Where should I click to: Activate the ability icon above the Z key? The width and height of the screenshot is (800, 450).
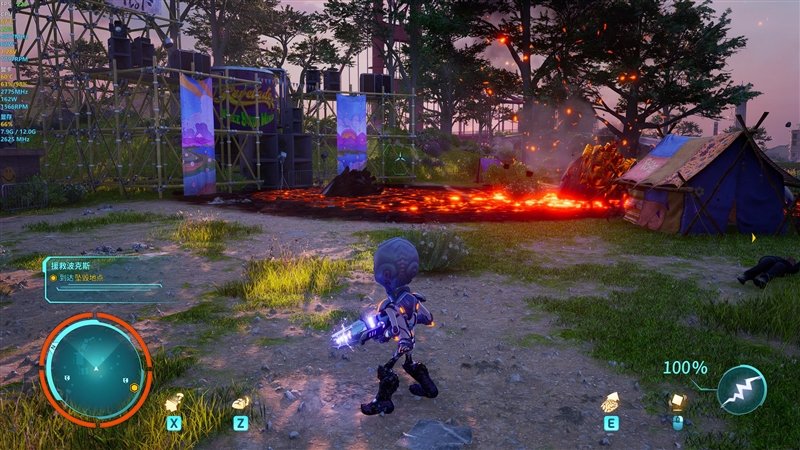point(240,402)
